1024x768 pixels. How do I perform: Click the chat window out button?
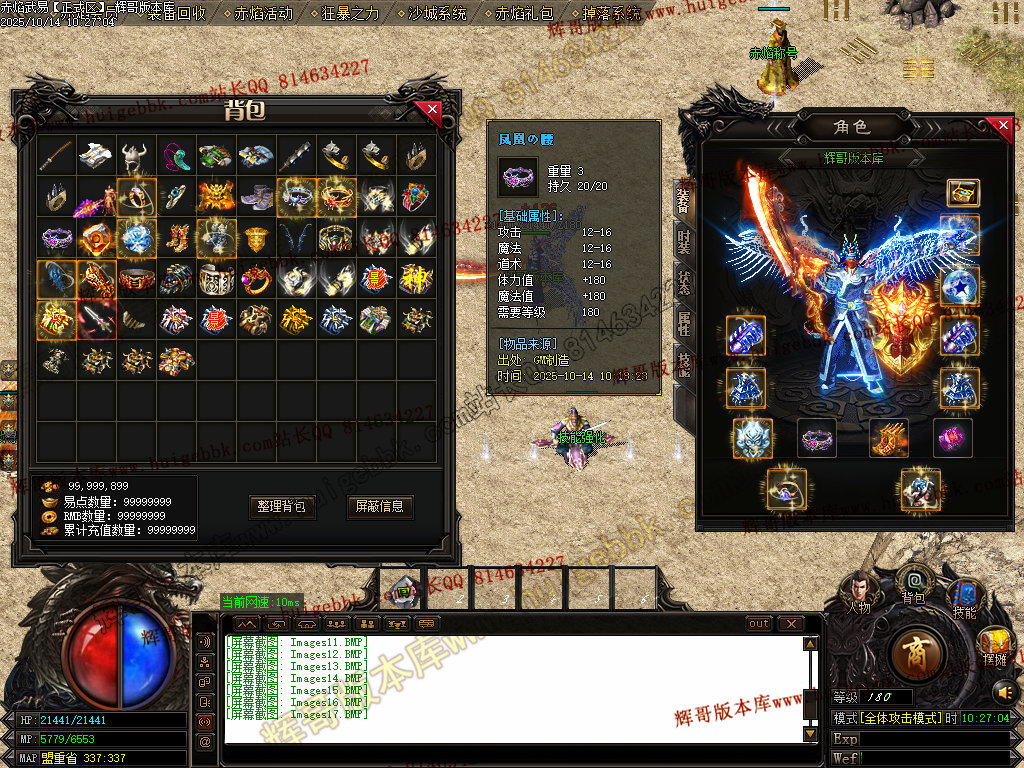tap(760, 624)
